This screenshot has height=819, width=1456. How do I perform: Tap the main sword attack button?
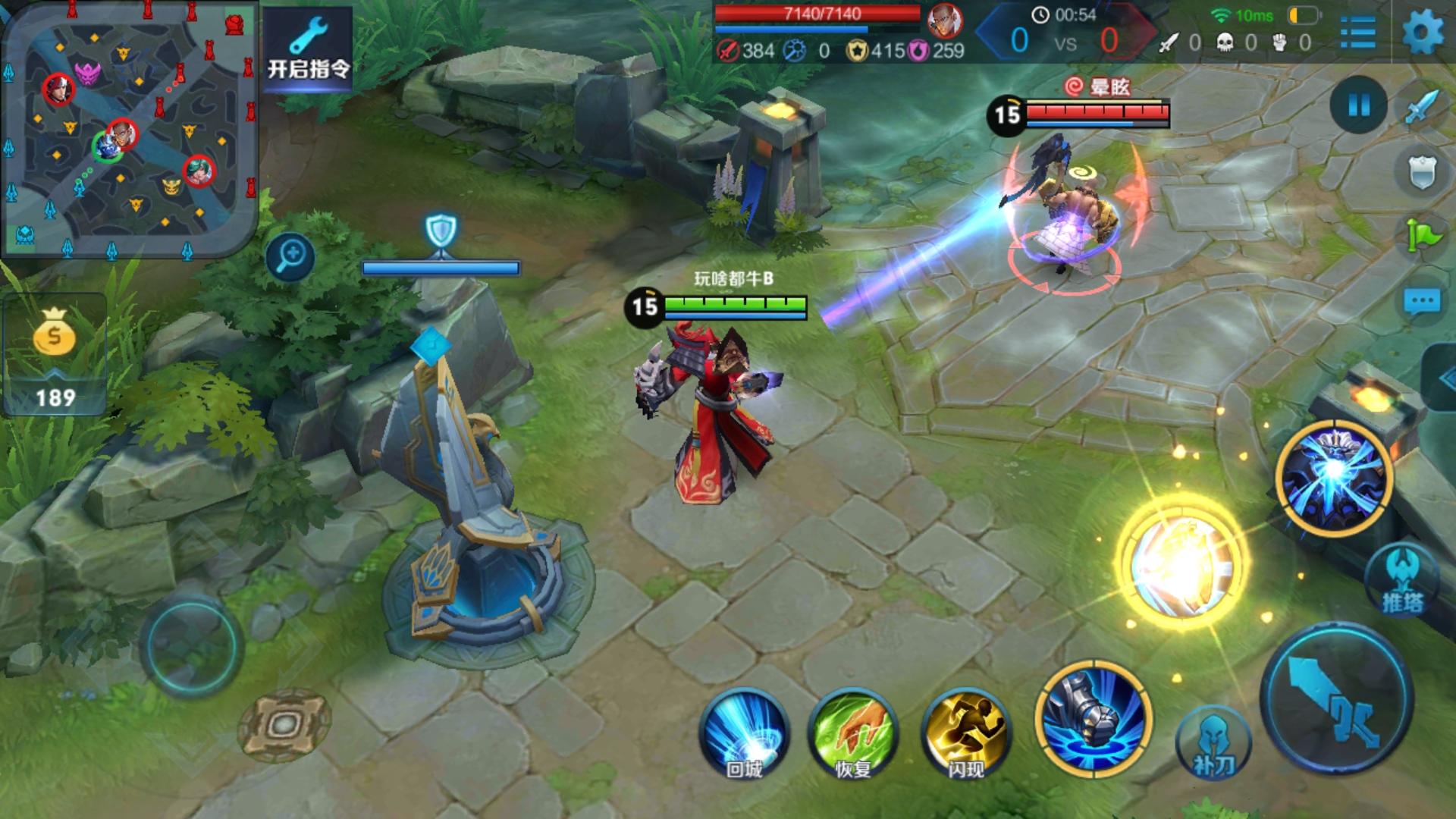click(1338, 699)
